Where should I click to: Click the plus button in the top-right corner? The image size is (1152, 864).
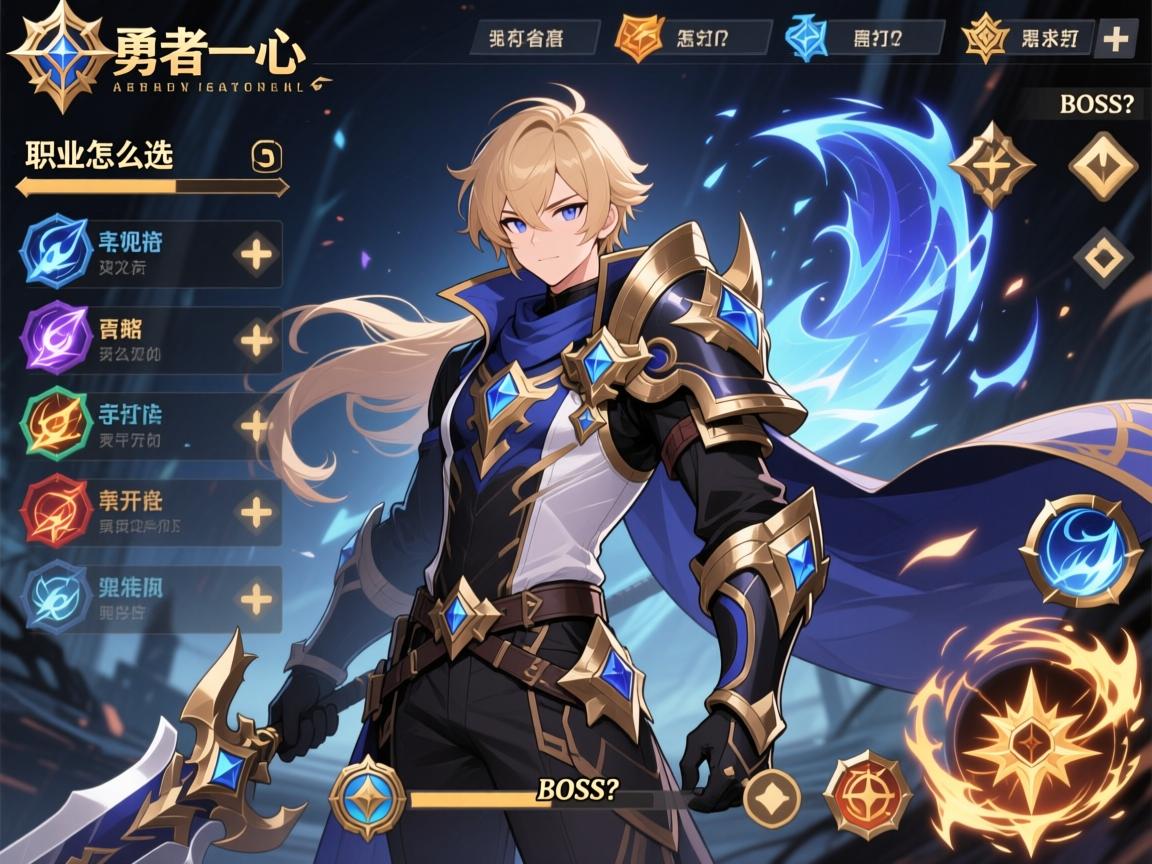[1115, 40]
